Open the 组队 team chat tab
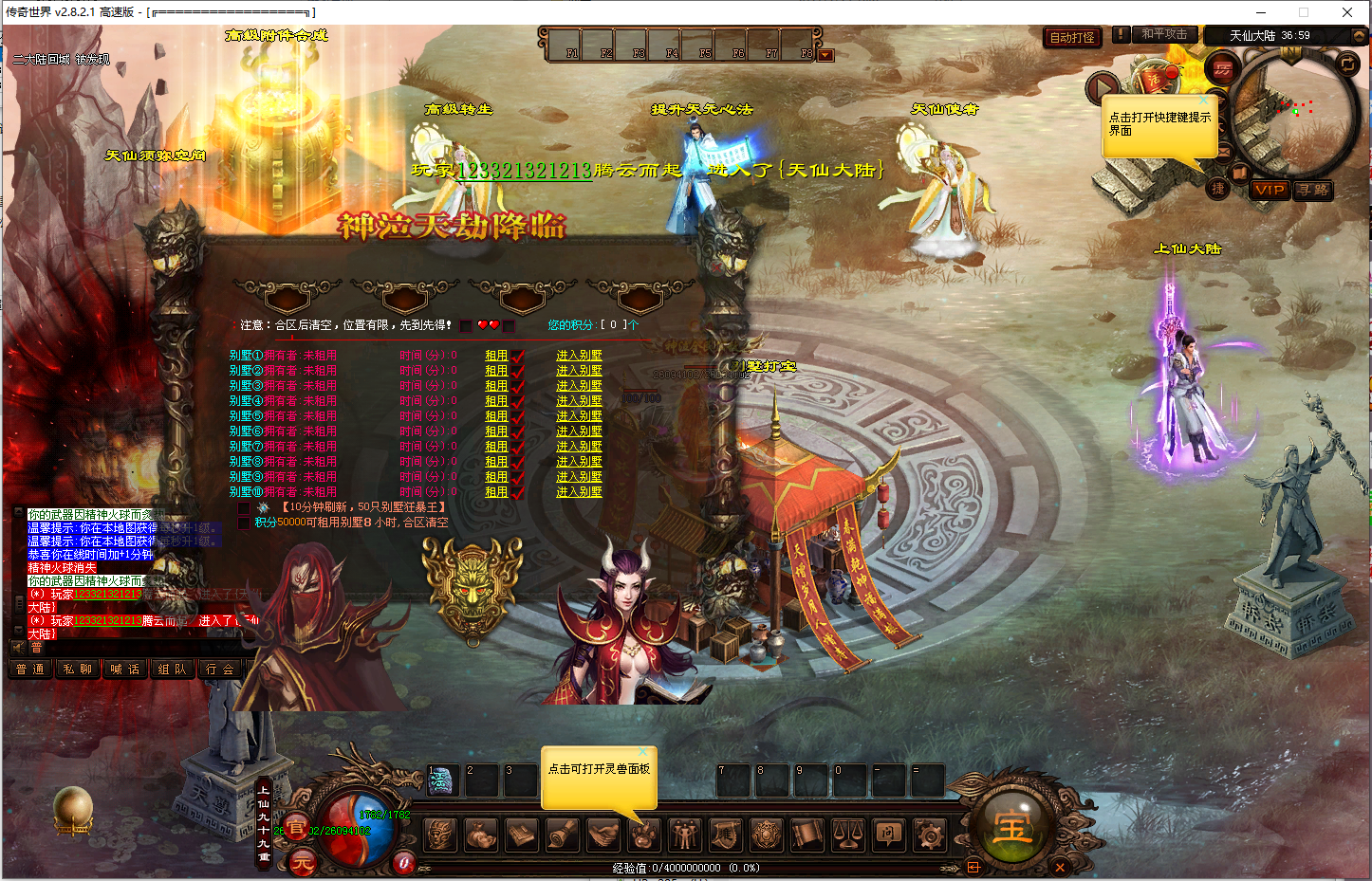This screenshot has height=881, width=1372. (173, 670)
